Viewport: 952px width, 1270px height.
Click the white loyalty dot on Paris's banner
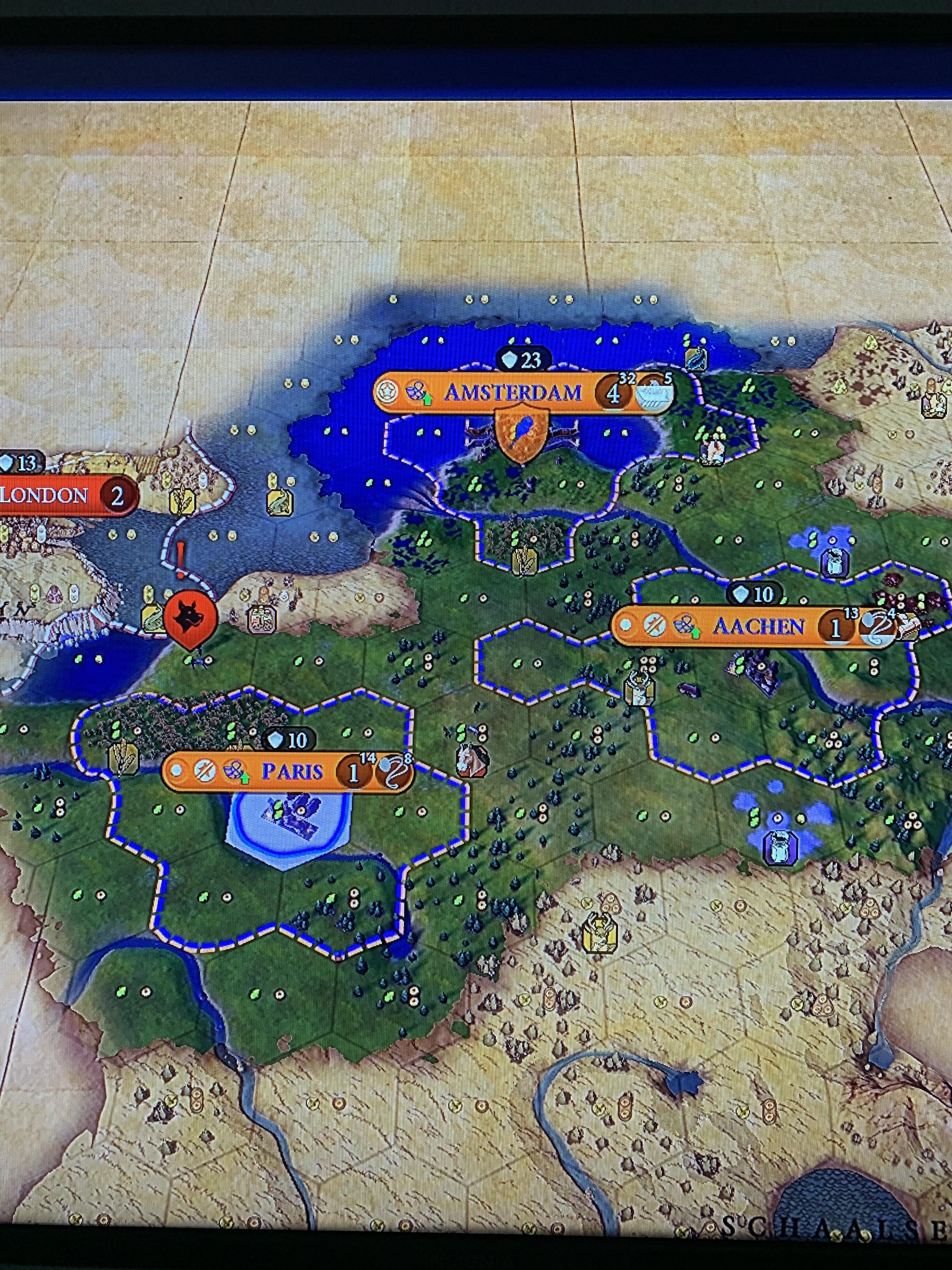tap(176, 769)
